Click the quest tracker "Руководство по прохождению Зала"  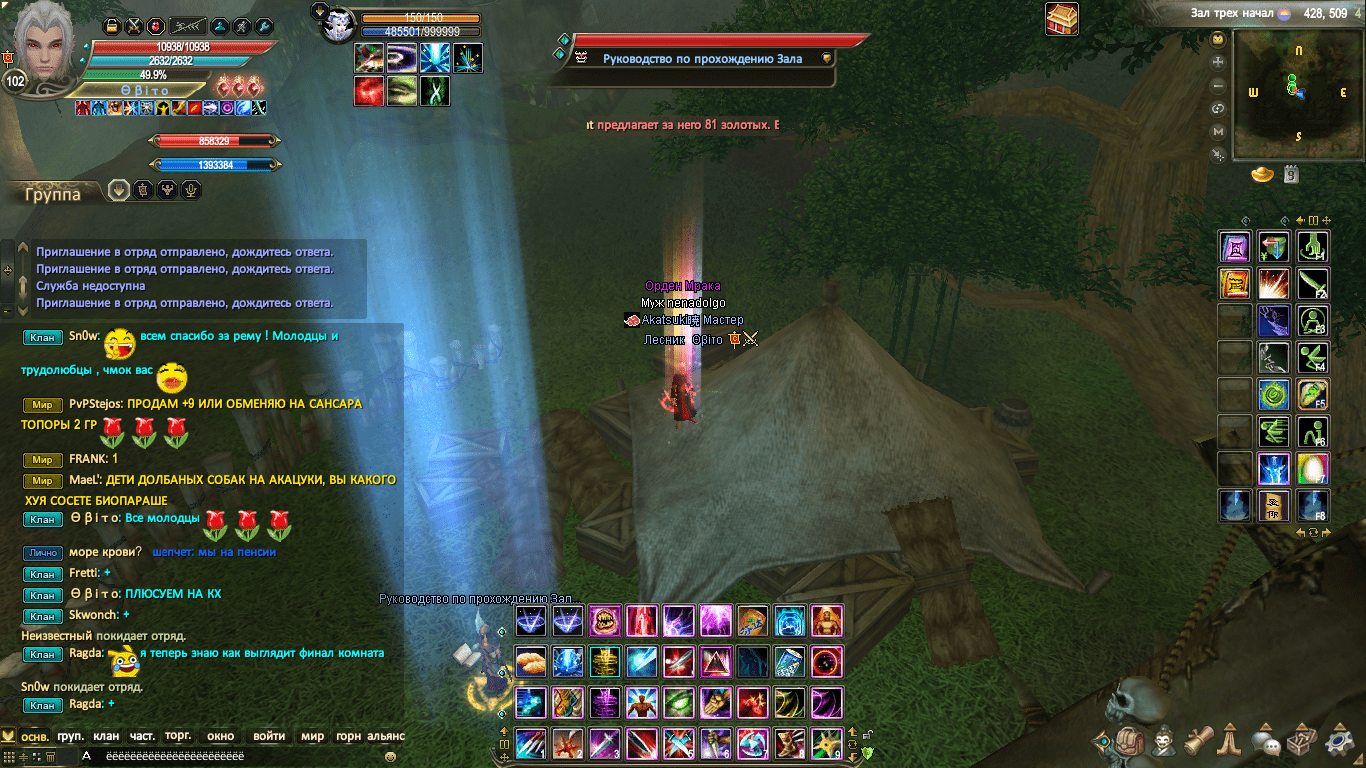pyautogui.click(x=702, y=59)
